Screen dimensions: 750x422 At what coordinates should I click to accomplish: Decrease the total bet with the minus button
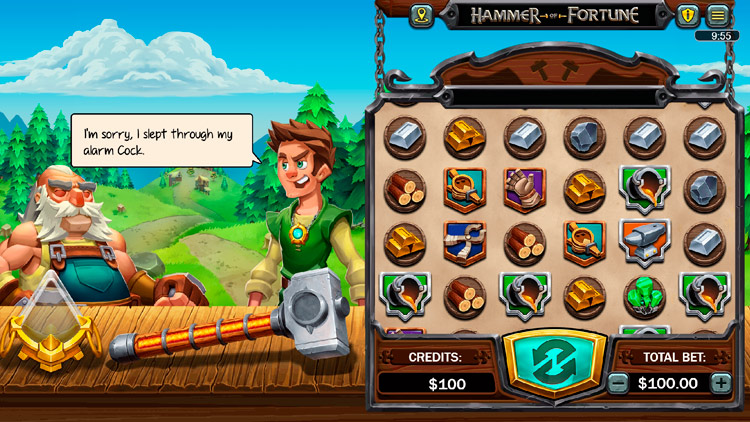click(x=619, y=383)
